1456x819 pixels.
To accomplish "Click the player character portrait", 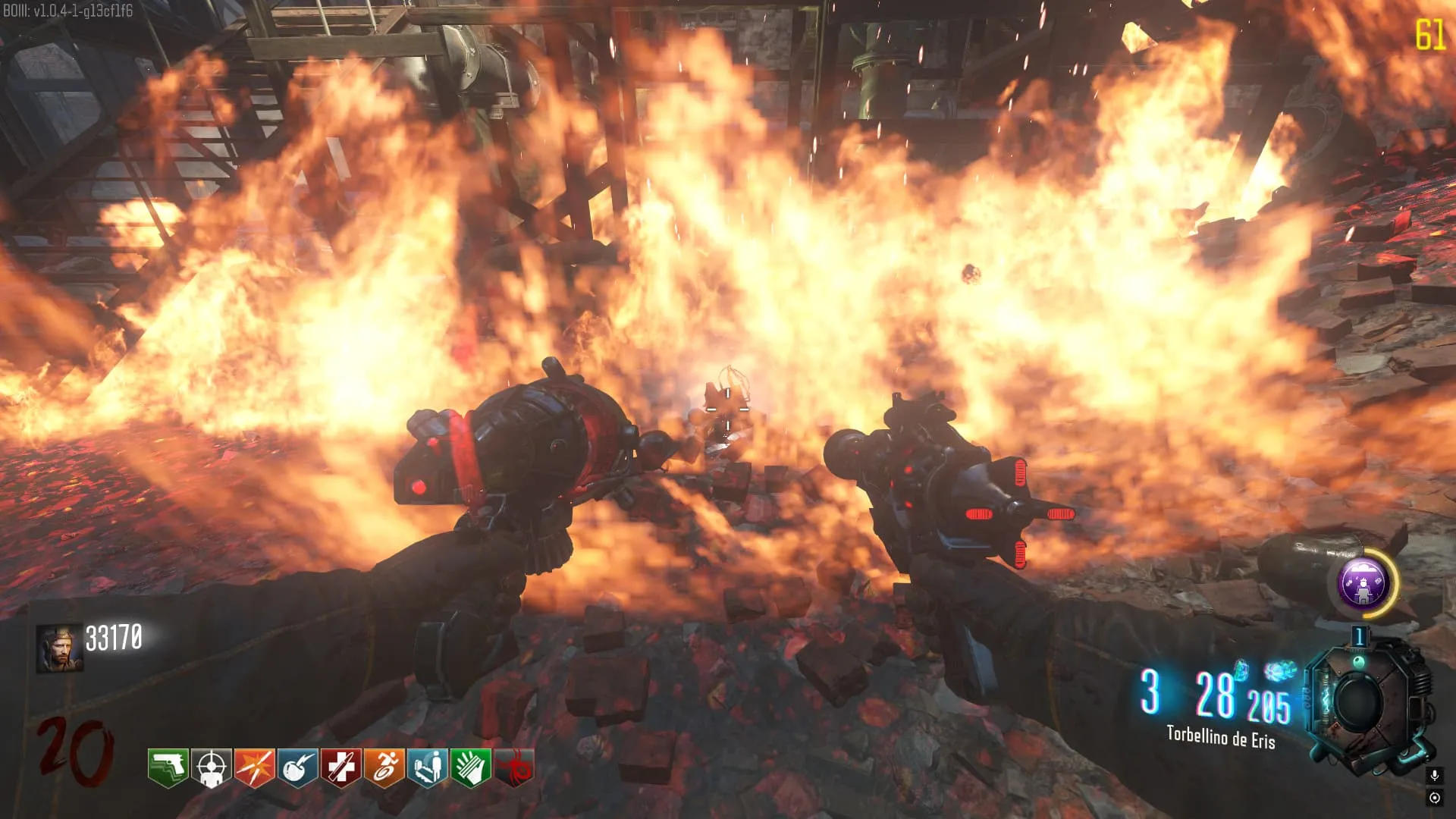I will click(x=59, y=649).
